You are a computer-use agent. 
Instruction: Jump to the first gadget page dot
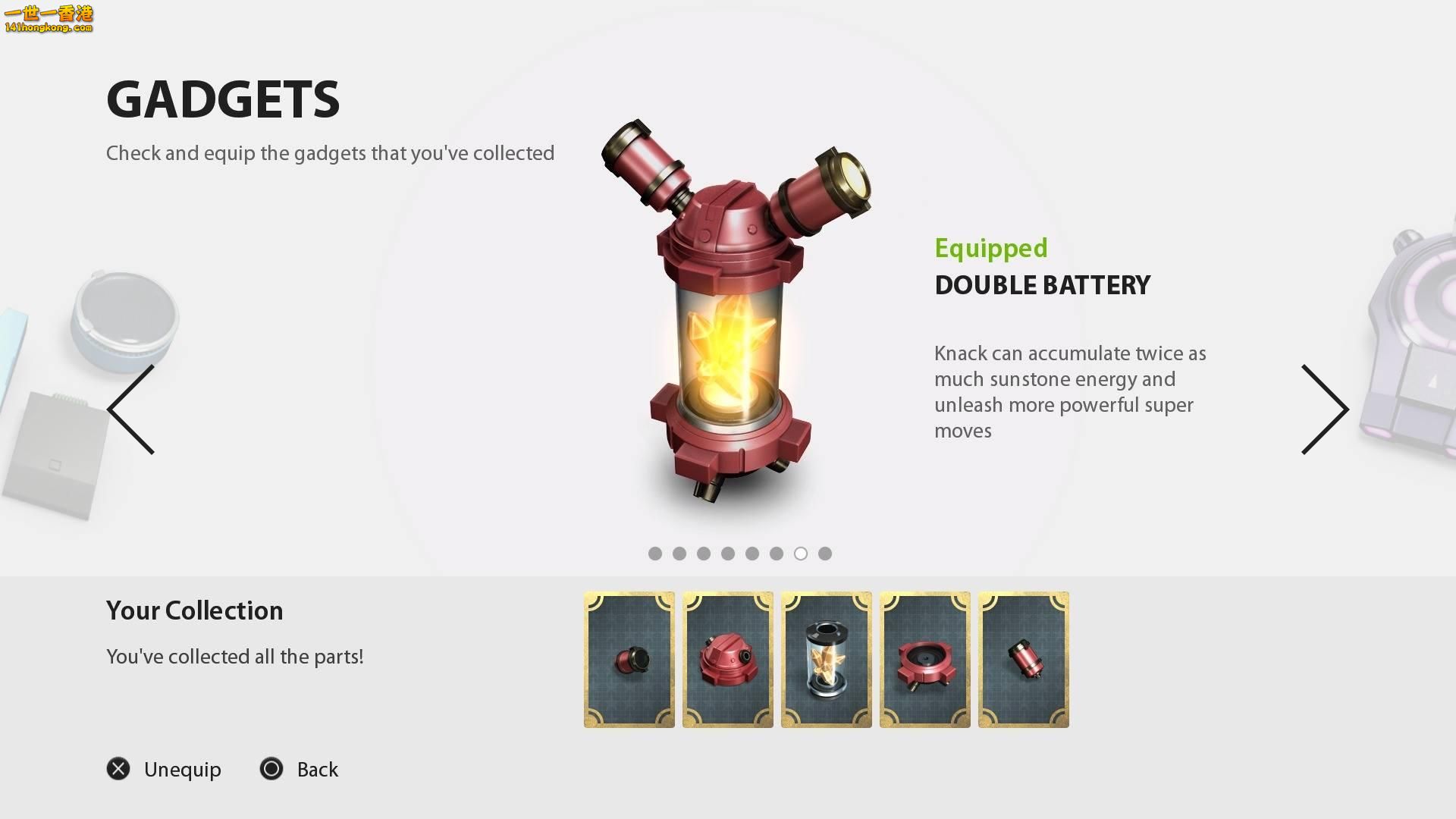[x=655, y=554]
